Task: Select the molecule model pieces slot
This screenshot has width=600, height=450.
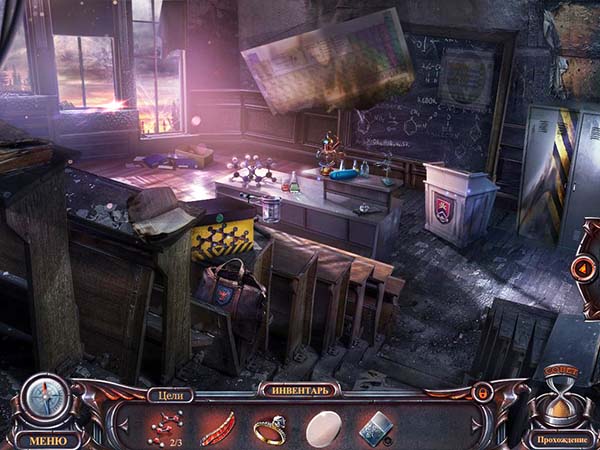Action: (x=163, y=427)
